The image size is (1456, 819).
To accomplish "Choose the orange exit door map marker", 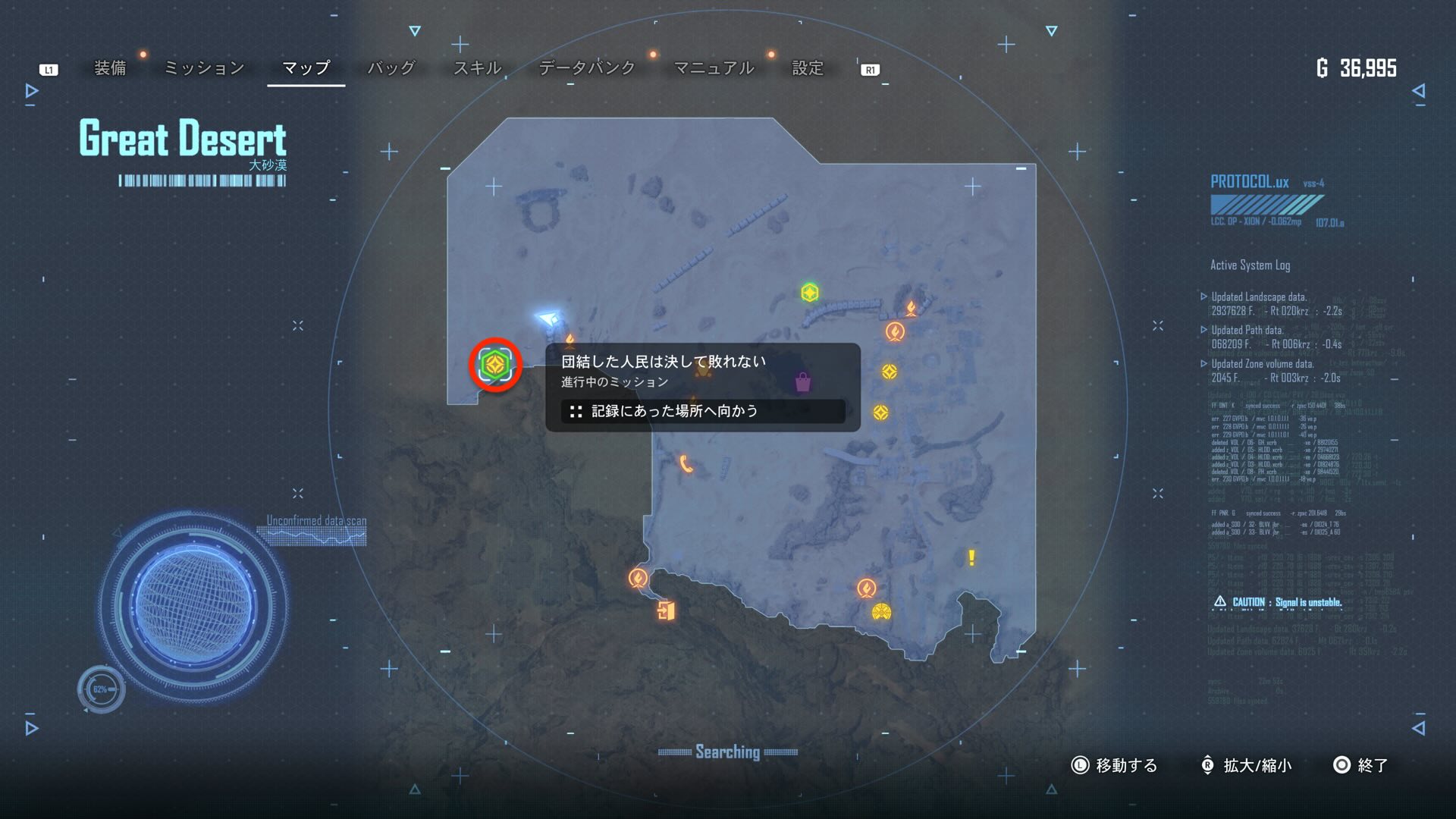I will [x=666, y=610].
